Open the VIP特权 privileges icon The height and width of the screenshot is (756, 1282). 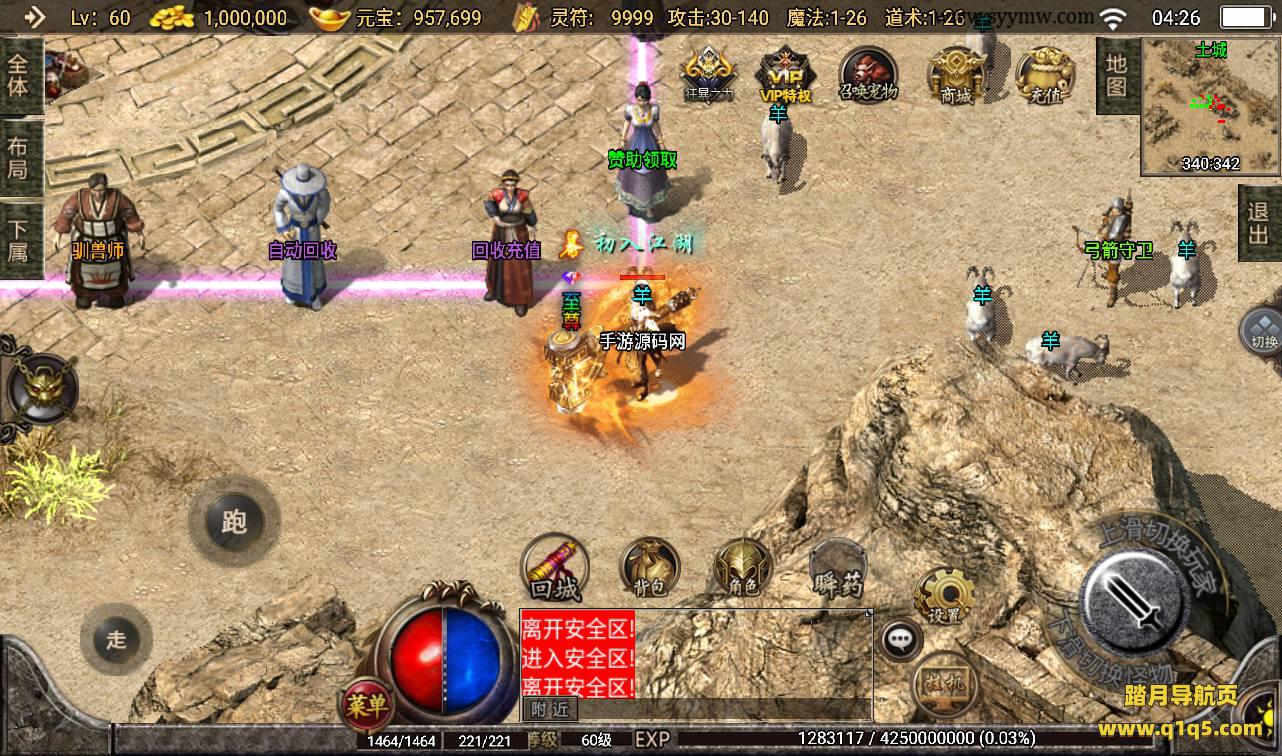click(x=785, y=74)
